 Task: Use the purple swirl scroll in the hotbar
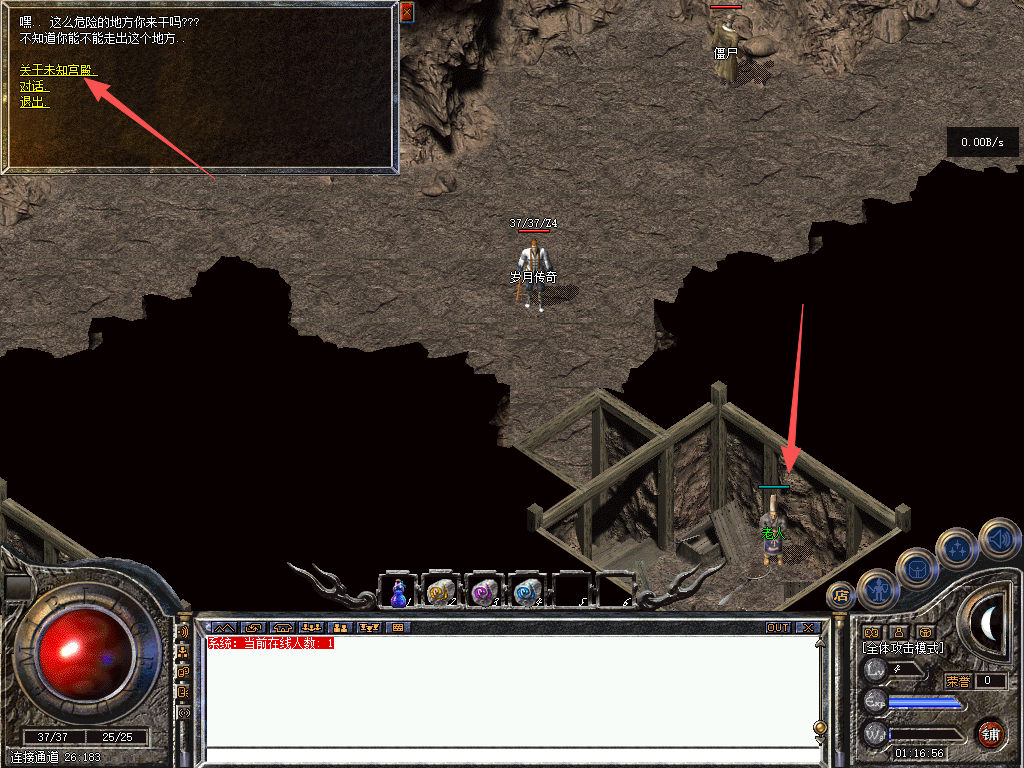484,593
